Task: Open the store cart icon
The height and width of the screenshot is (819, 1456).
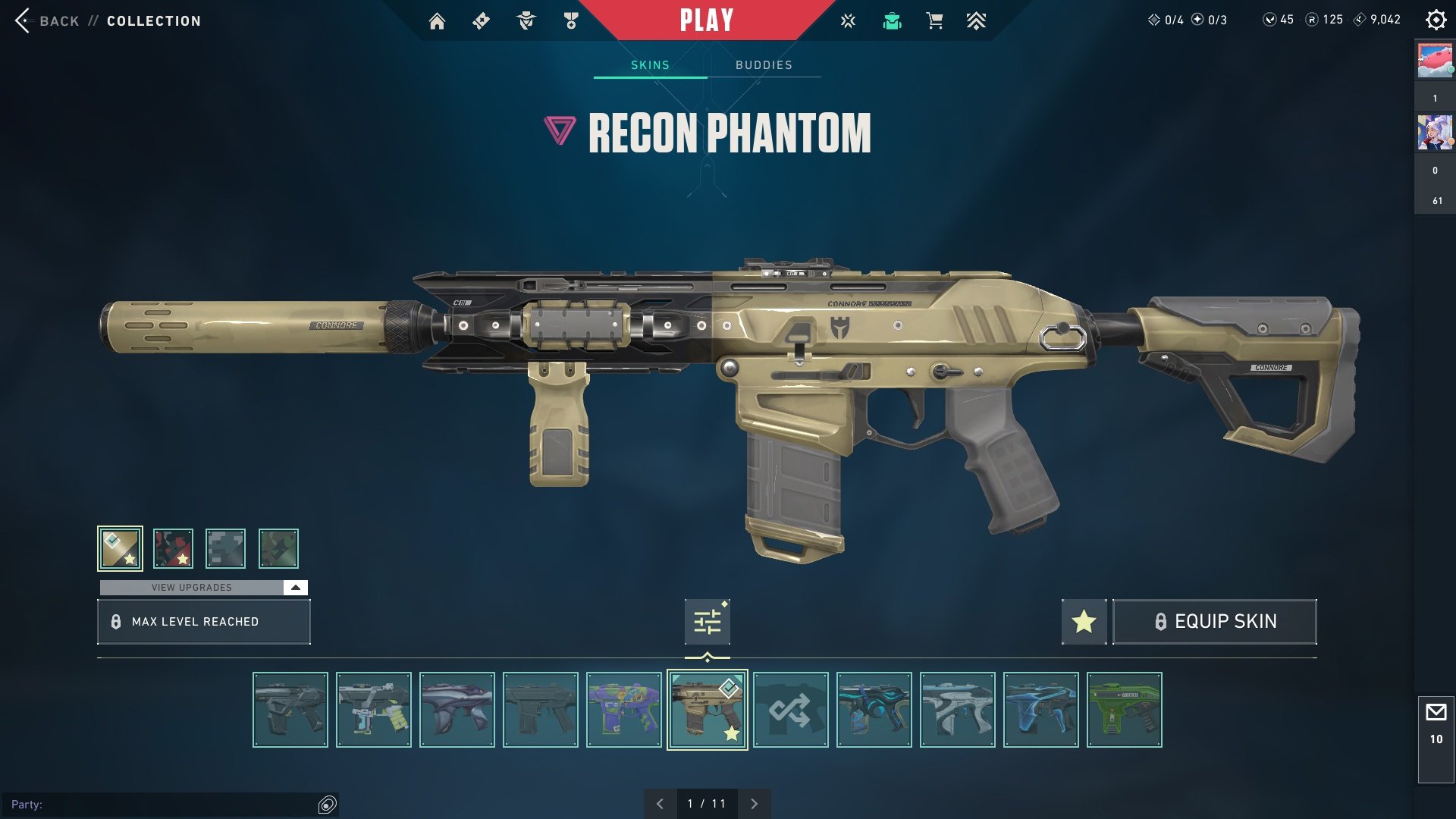Action: pyautogui.click(x=934, y=21)
